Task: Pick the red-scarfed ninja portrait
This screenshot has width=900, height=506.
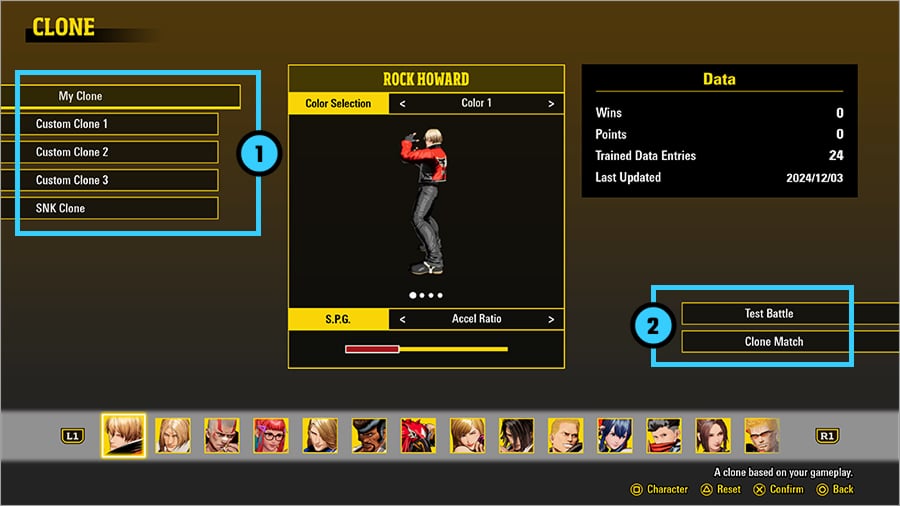Action: tap(664, 436)
